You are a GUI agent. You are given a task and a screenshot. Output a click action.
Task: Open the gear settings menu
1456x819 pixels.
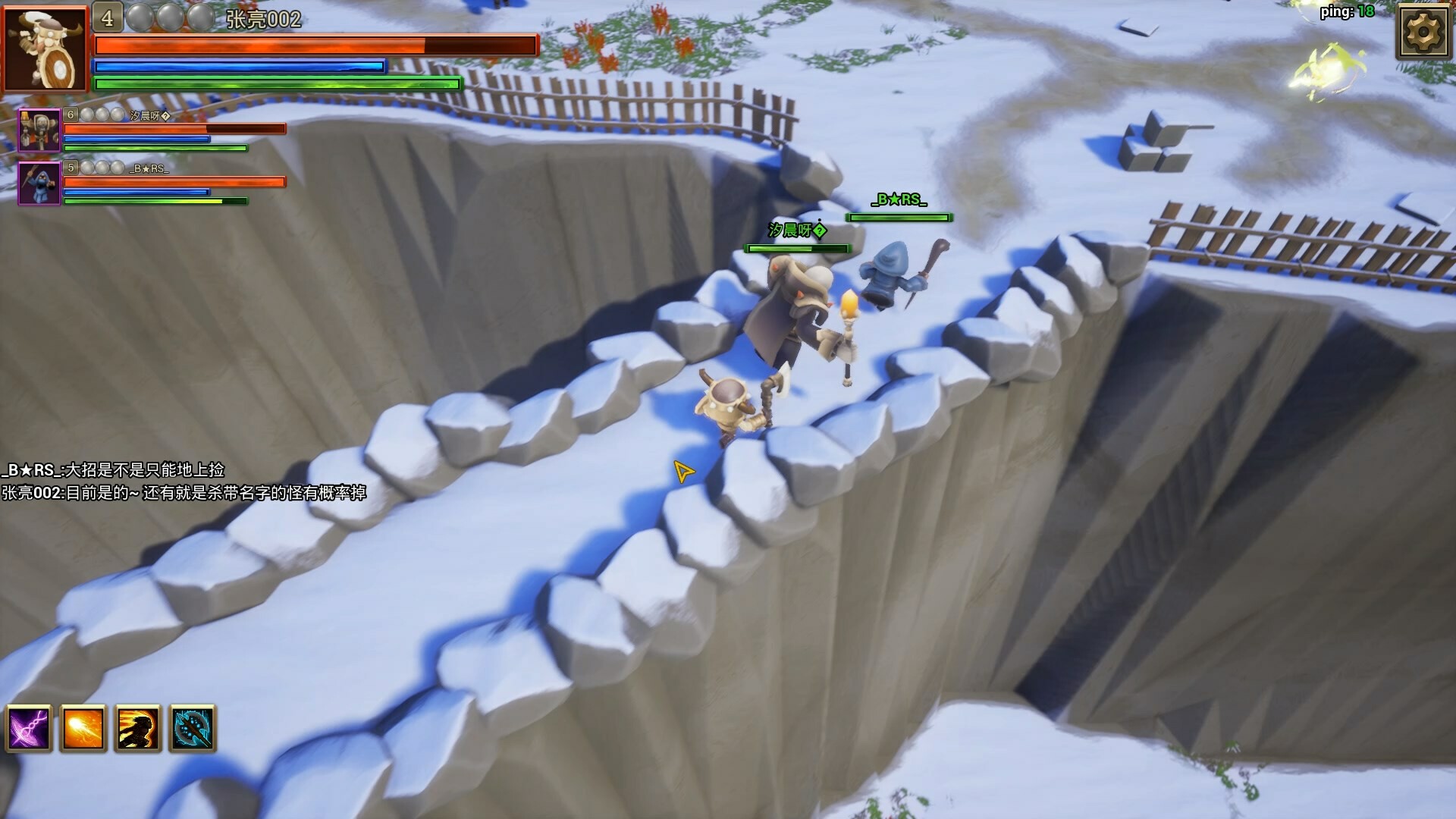(1422, 32)
